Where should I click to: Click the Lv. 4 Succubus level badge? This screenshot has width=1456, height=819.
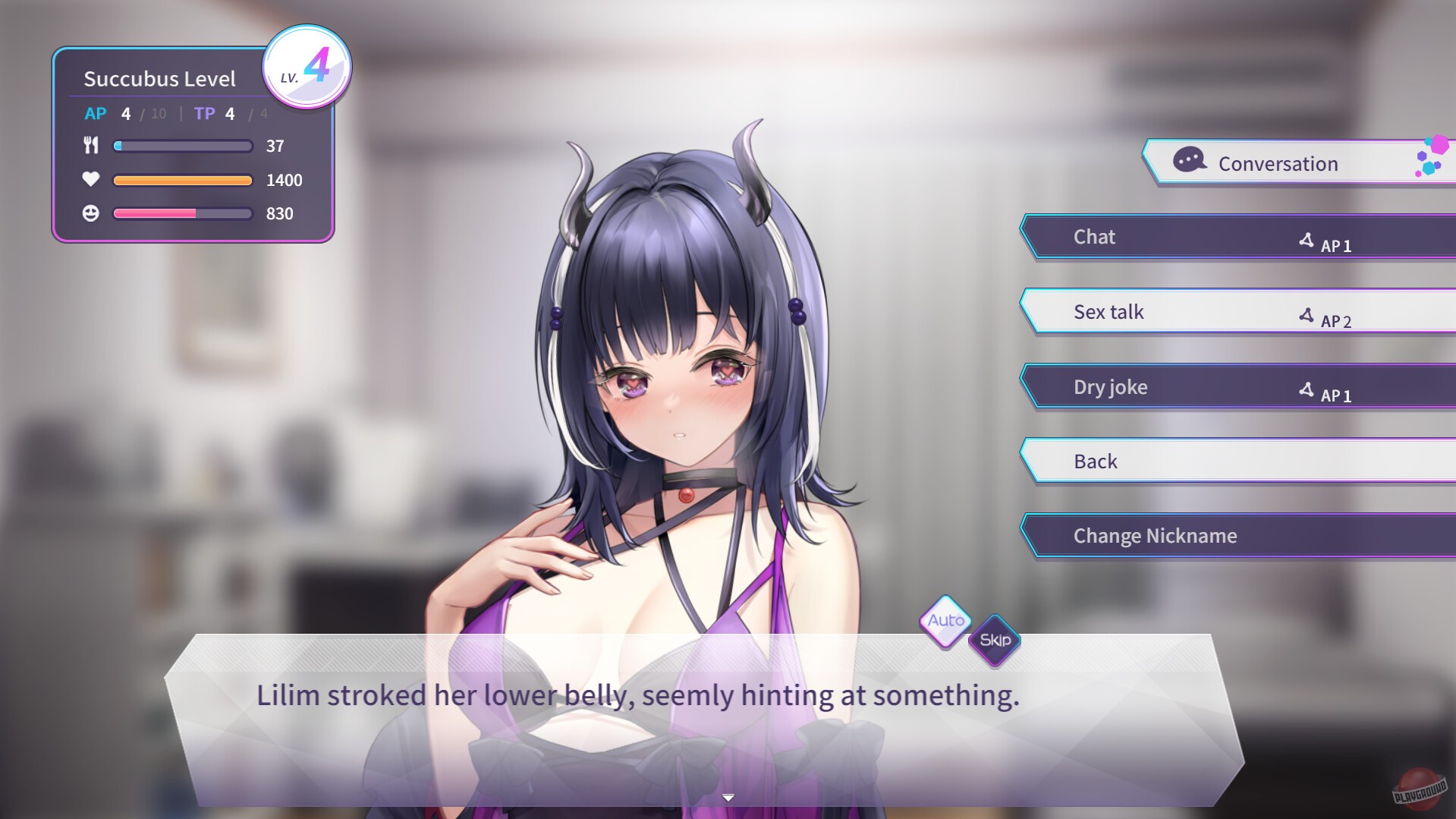click(307, 67)
